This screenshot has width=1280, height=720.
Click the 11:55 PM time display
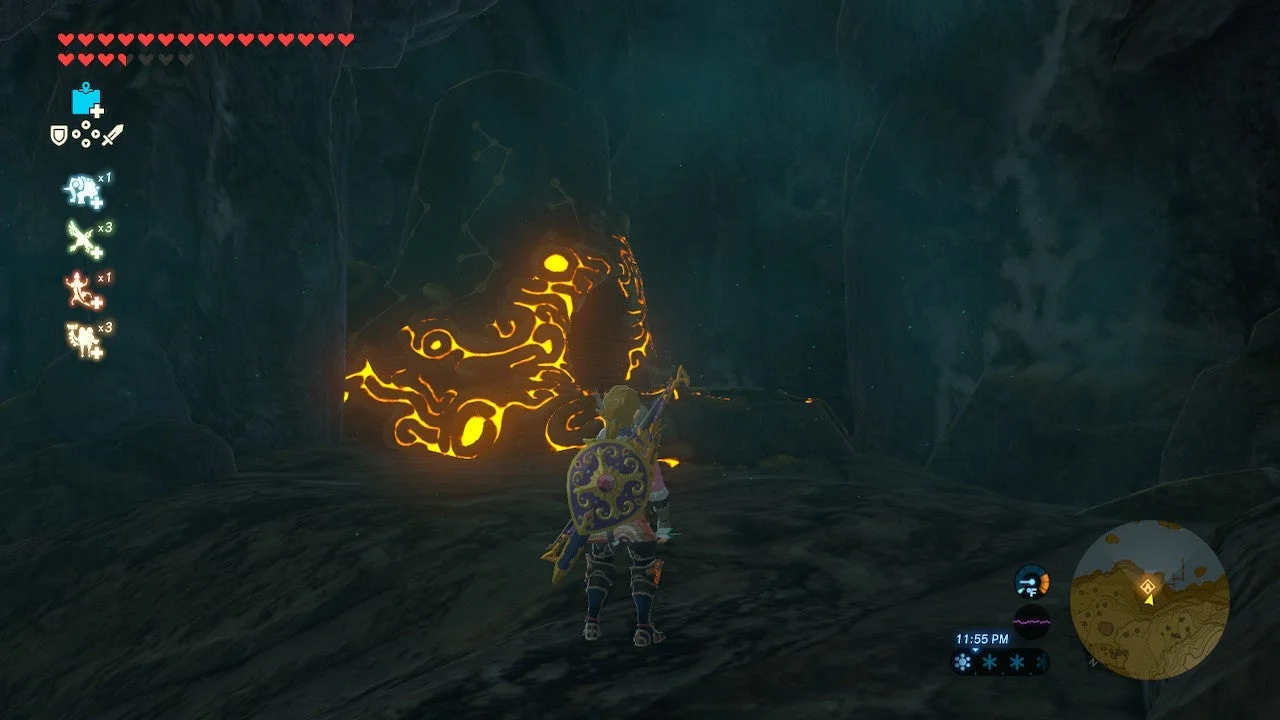(x=981, y=639)
